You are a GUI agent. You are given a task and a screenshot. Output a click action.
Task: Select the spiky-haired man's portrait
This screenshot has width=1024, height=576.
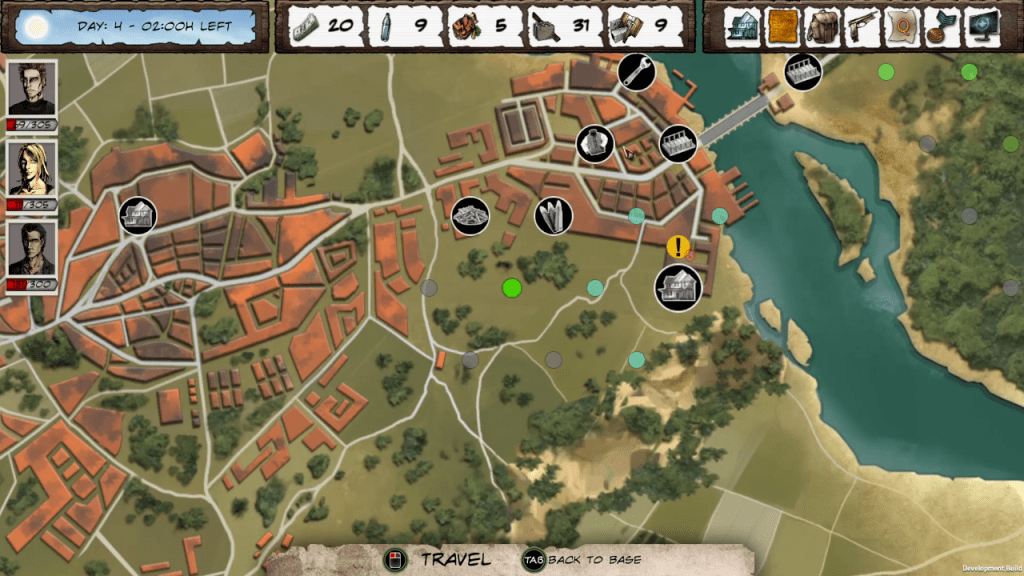[32, 88]
